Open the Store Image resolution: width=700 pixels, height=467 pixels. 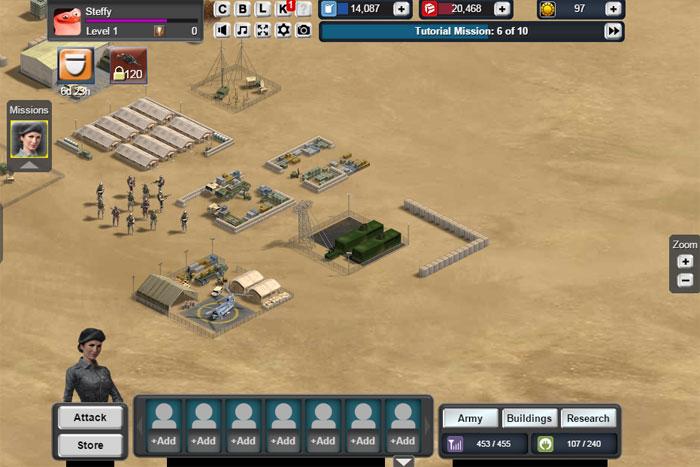click(x=91, y=444)
